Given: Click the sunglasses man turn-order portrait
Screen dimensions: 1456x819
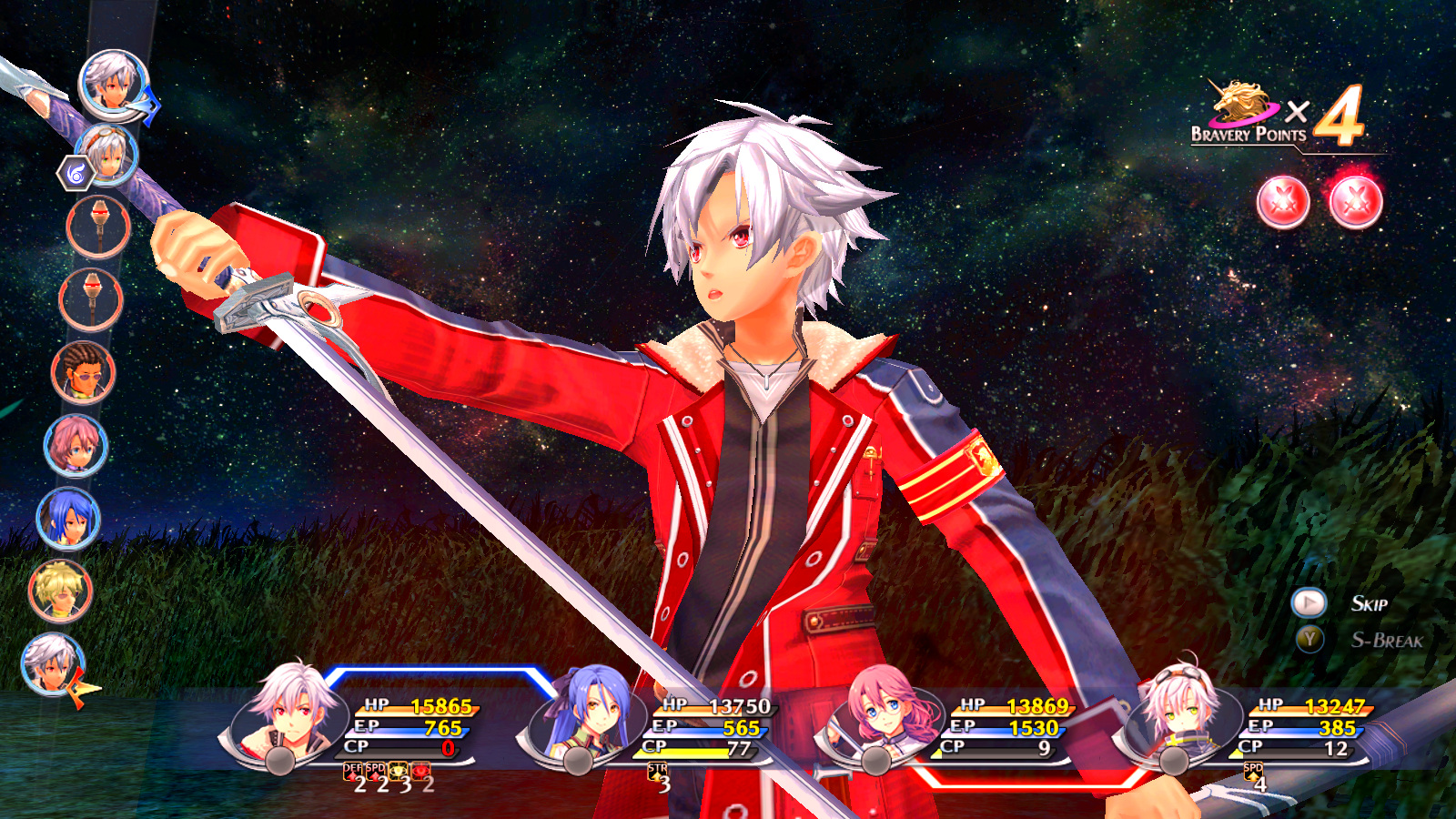Looking at the screenshot, I should (84, 373).
